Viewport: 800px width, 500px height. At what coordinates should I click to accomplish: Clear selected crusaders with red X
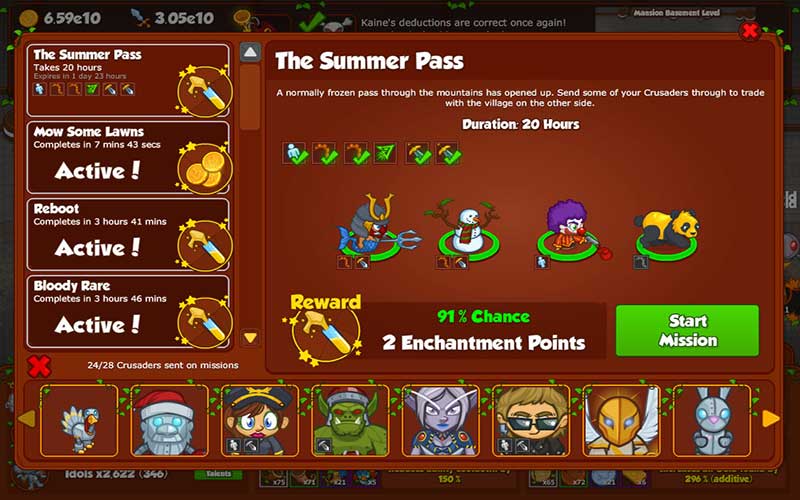tap(39, 366)
